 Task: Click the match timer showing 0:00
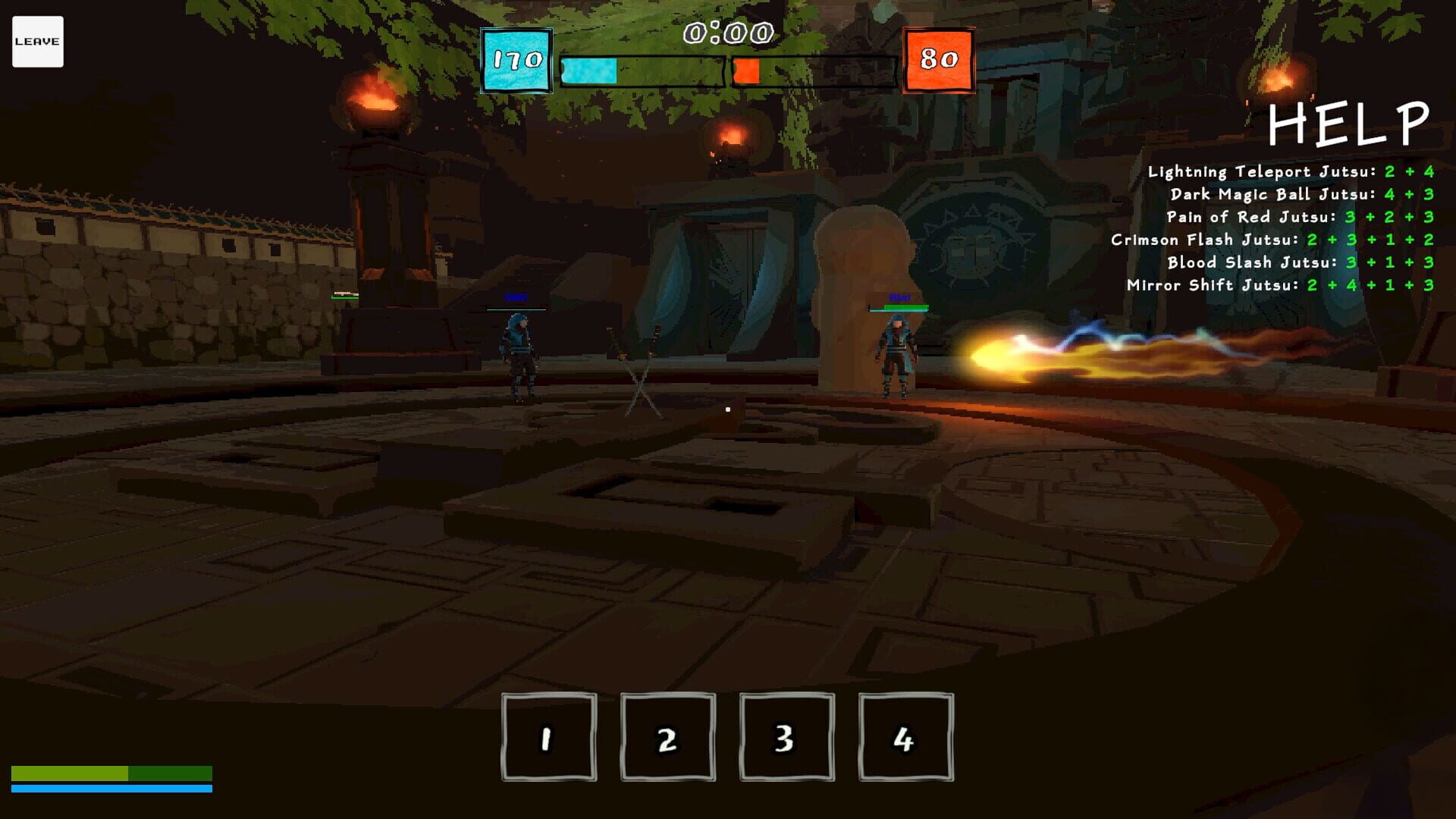[x=727, y=32]
